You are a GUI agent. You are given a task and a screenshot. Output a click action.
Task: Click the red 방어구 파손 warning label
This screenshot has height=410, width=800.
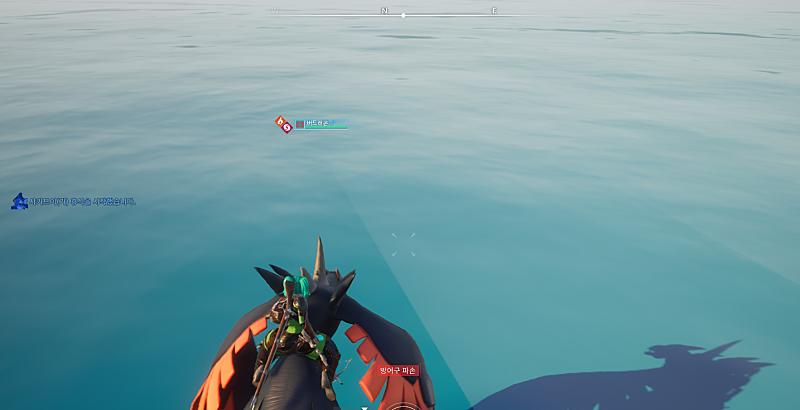[398, 370]
